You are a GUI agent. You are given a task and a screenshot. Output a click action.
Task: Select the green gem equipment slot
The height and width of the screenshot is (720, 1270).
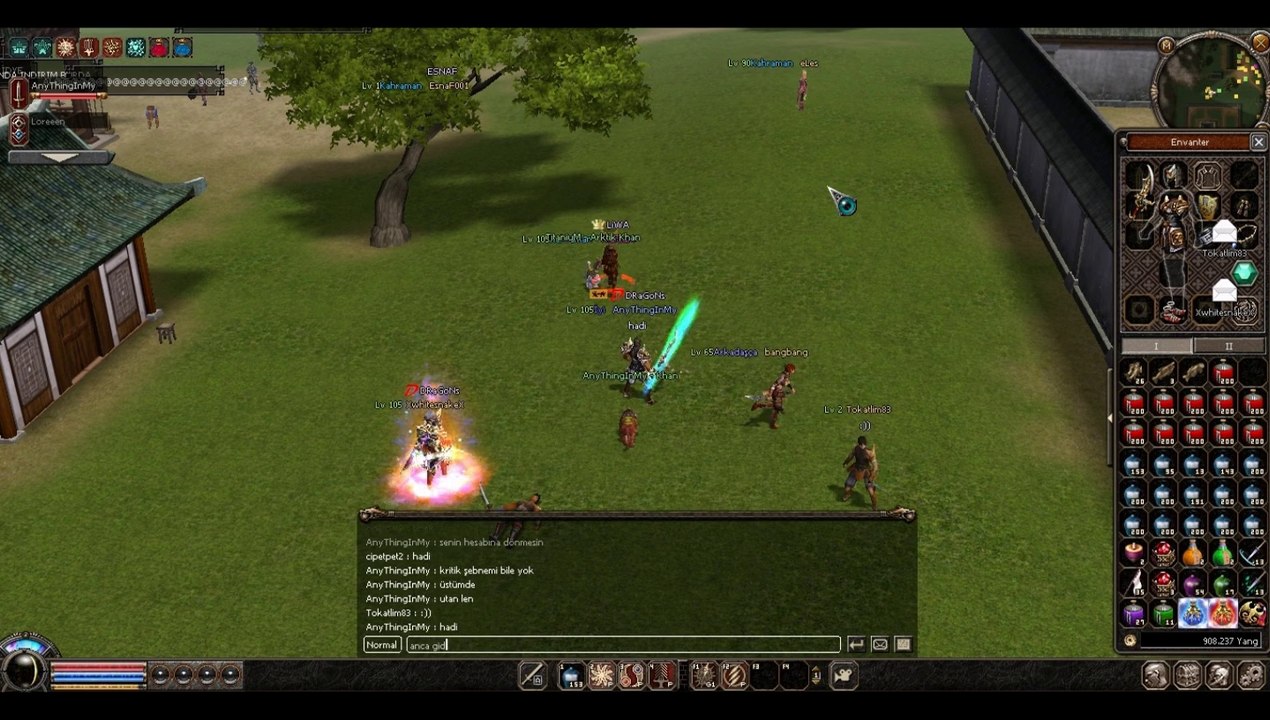pos(1244,272)
